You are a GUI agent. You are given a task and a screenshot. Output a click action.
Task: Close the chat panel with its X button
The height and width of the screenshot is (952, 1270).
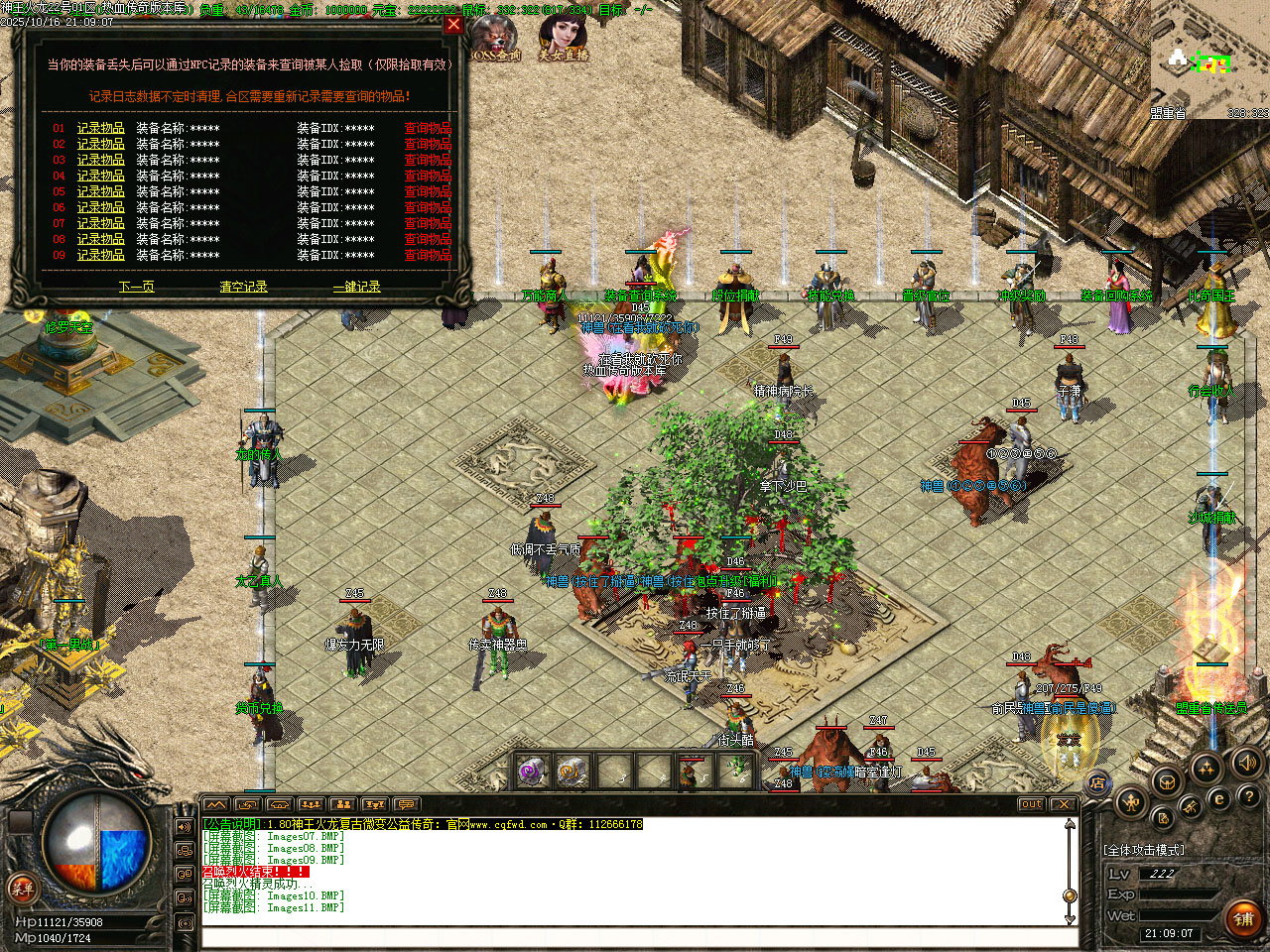pyautogui.click(x=1063, y=804)
